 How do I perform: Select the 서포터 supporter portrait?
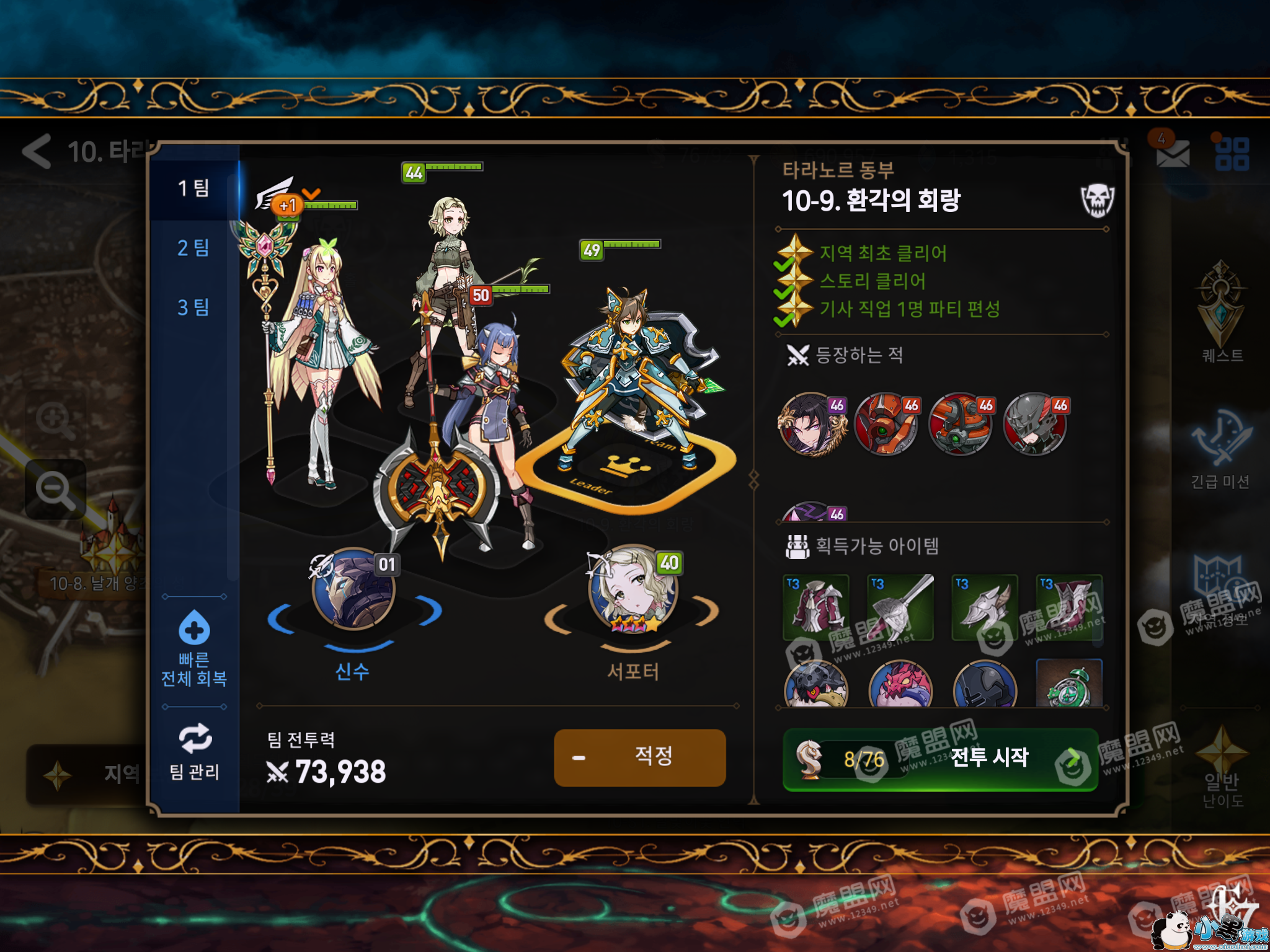tap(632, 590)
